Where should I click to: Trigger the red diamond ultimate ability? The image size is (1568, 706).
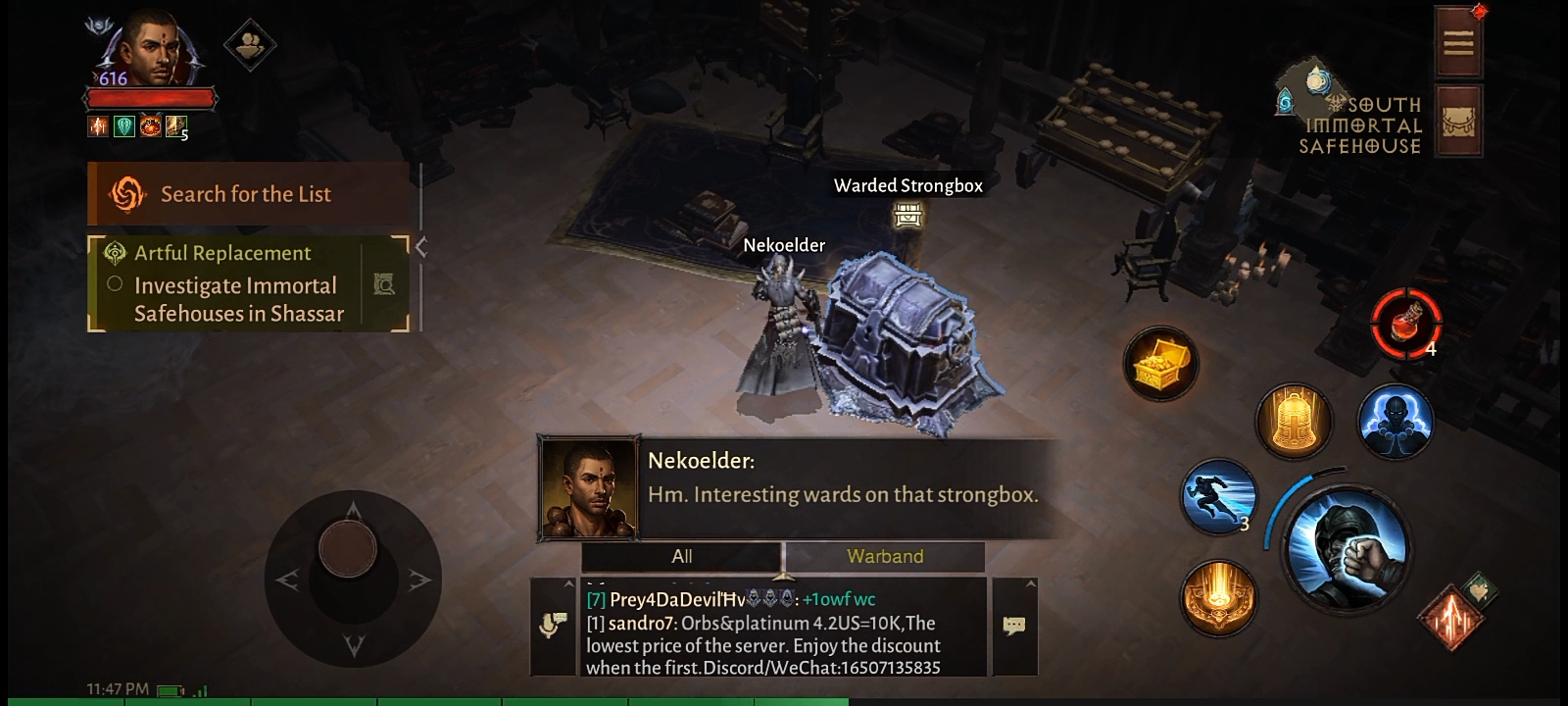click(1448, 618)
